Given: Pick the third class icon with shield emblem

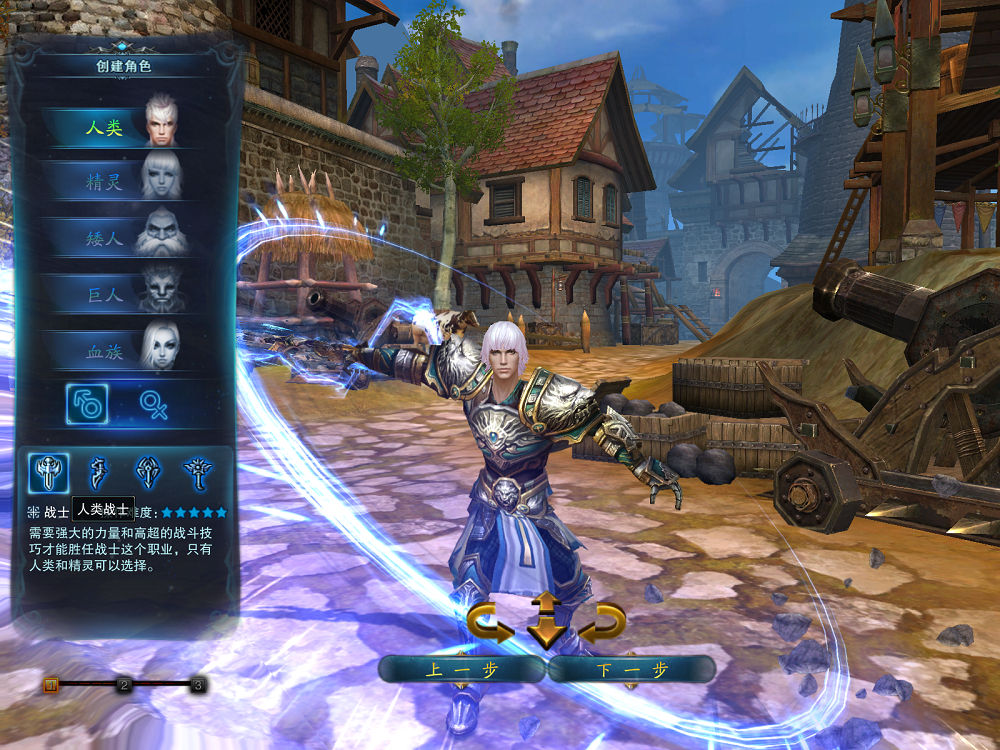Looking at the screenshot, I should [x=149, y=472].
